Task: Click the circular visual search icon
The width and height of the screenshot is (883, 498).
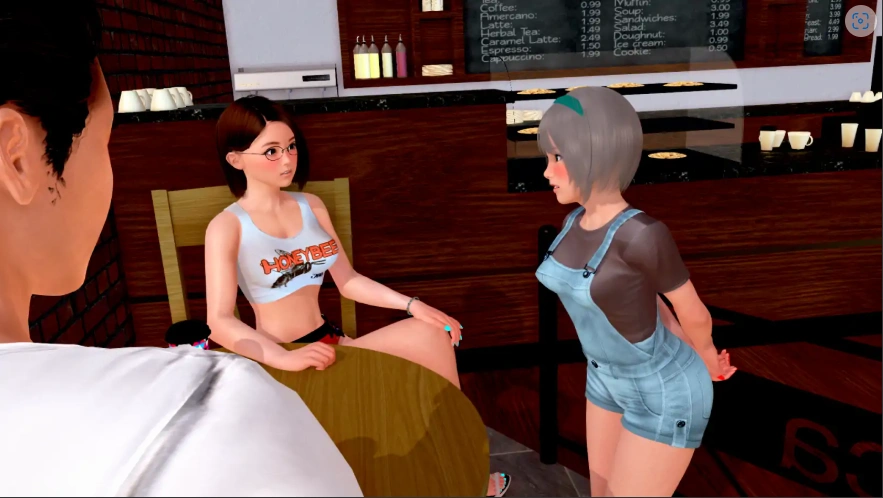Action: [859, 21]
